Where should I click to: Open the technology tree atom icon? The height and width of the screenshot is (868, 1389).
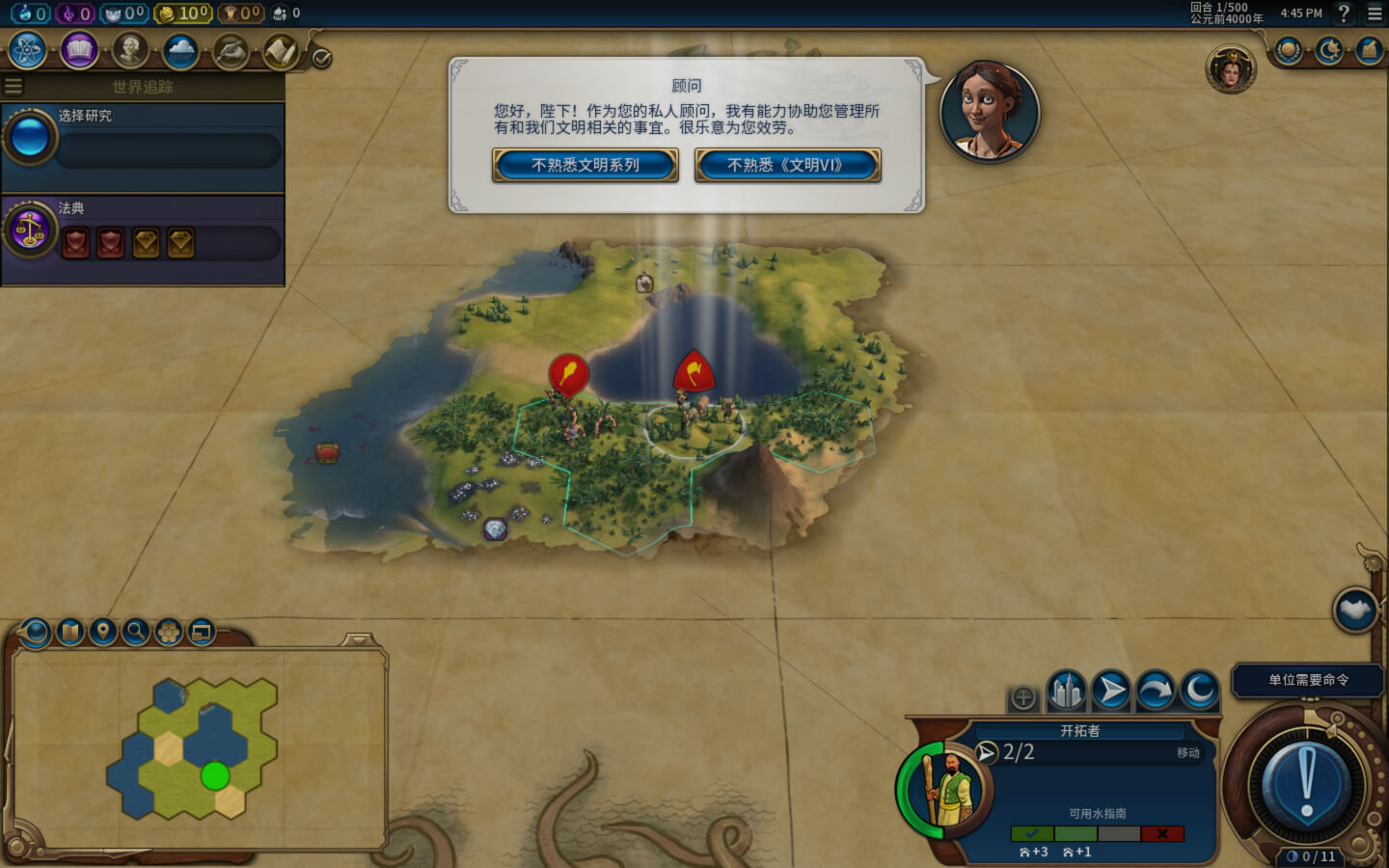pos(27,50)
